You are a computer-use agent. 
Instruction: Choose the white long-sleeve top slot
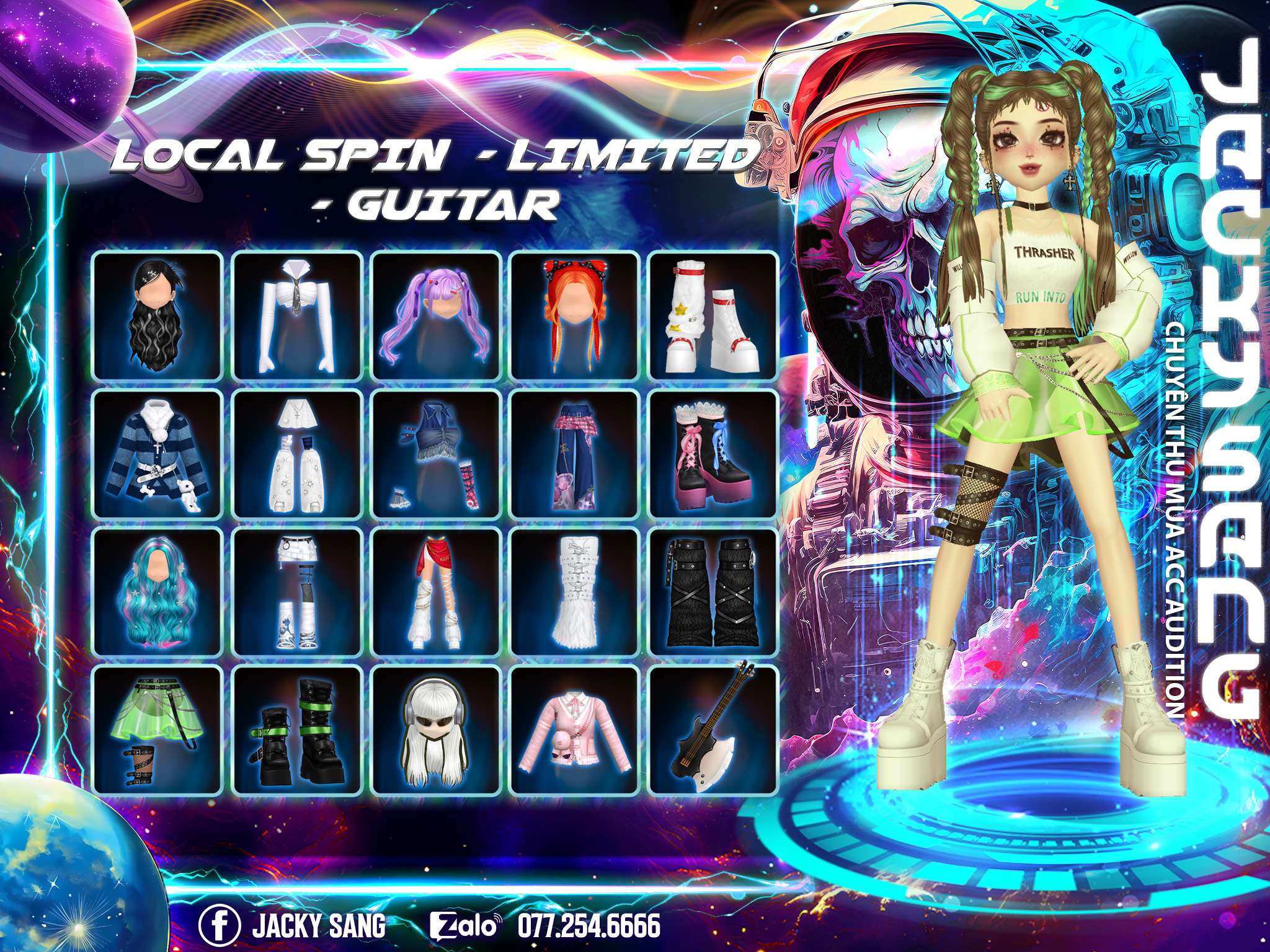click(x=296, y=315)
